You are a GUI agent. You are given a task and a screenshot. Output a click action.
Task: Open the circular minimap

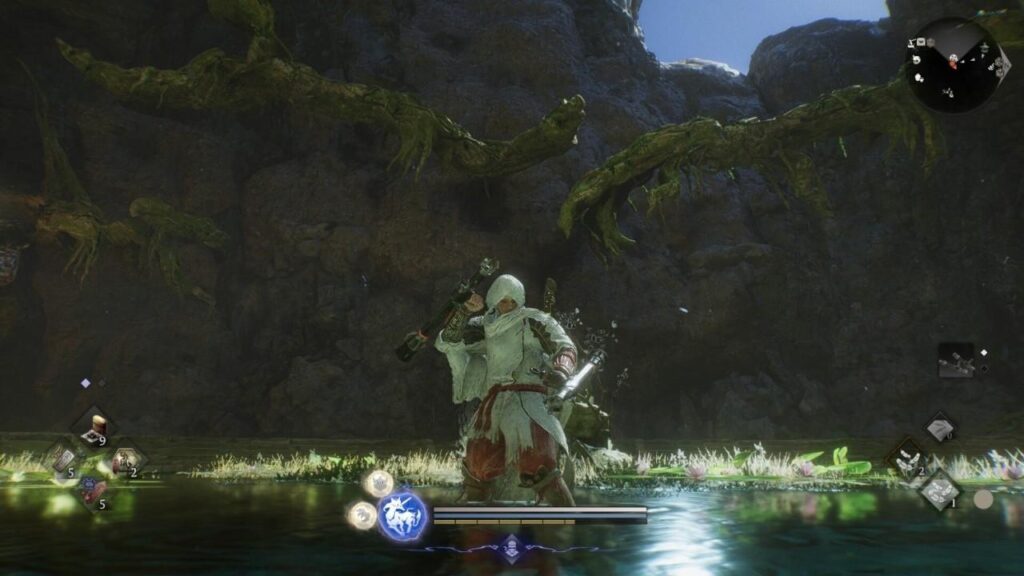pyautogui.click(x=953, y=64)
